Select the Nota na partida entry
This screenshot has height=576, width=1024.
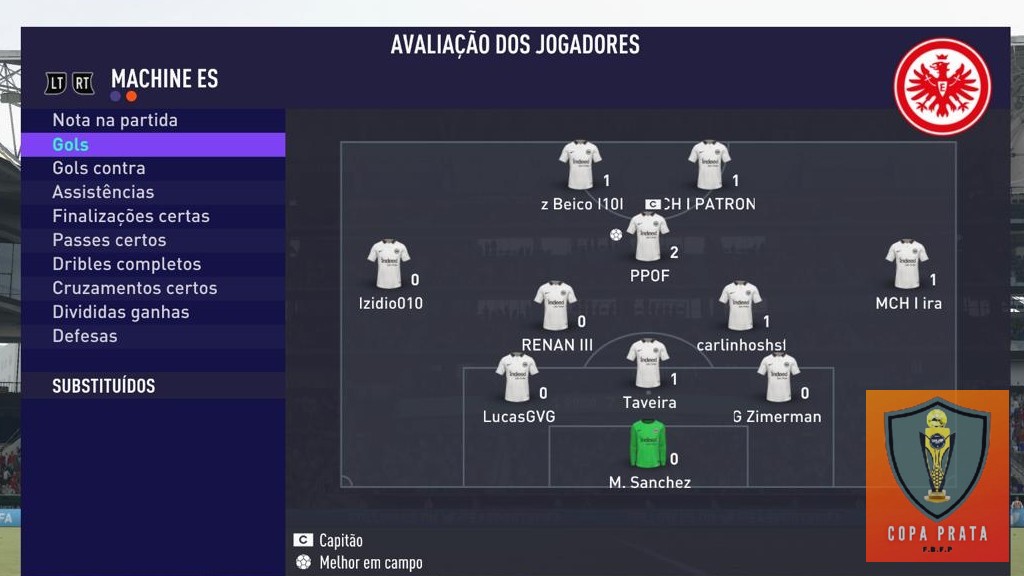pos(115,120)
